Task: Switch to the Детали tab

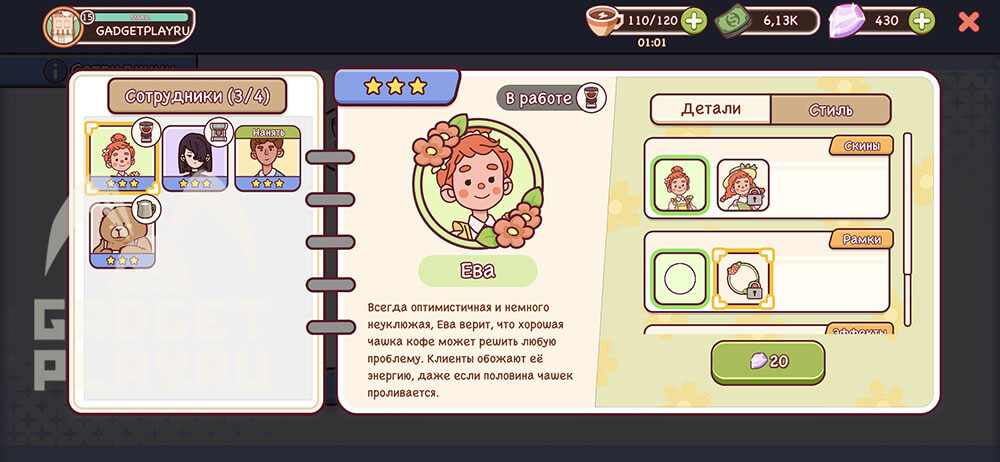Action: (x=711, y=109)
